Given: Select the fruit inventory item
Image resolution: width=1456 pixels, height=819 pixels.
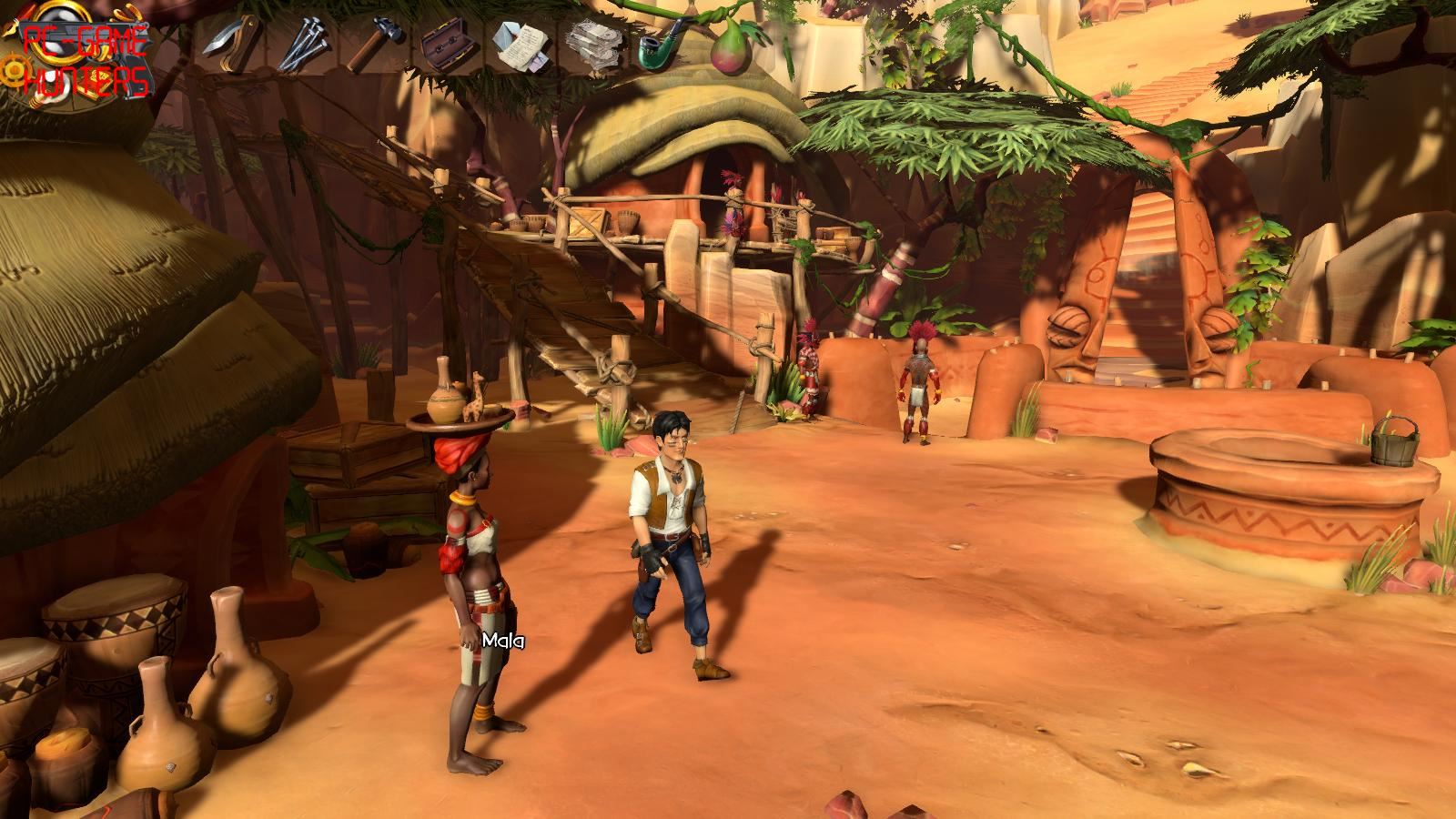Looking at the screenshot, I should [728, 44].
